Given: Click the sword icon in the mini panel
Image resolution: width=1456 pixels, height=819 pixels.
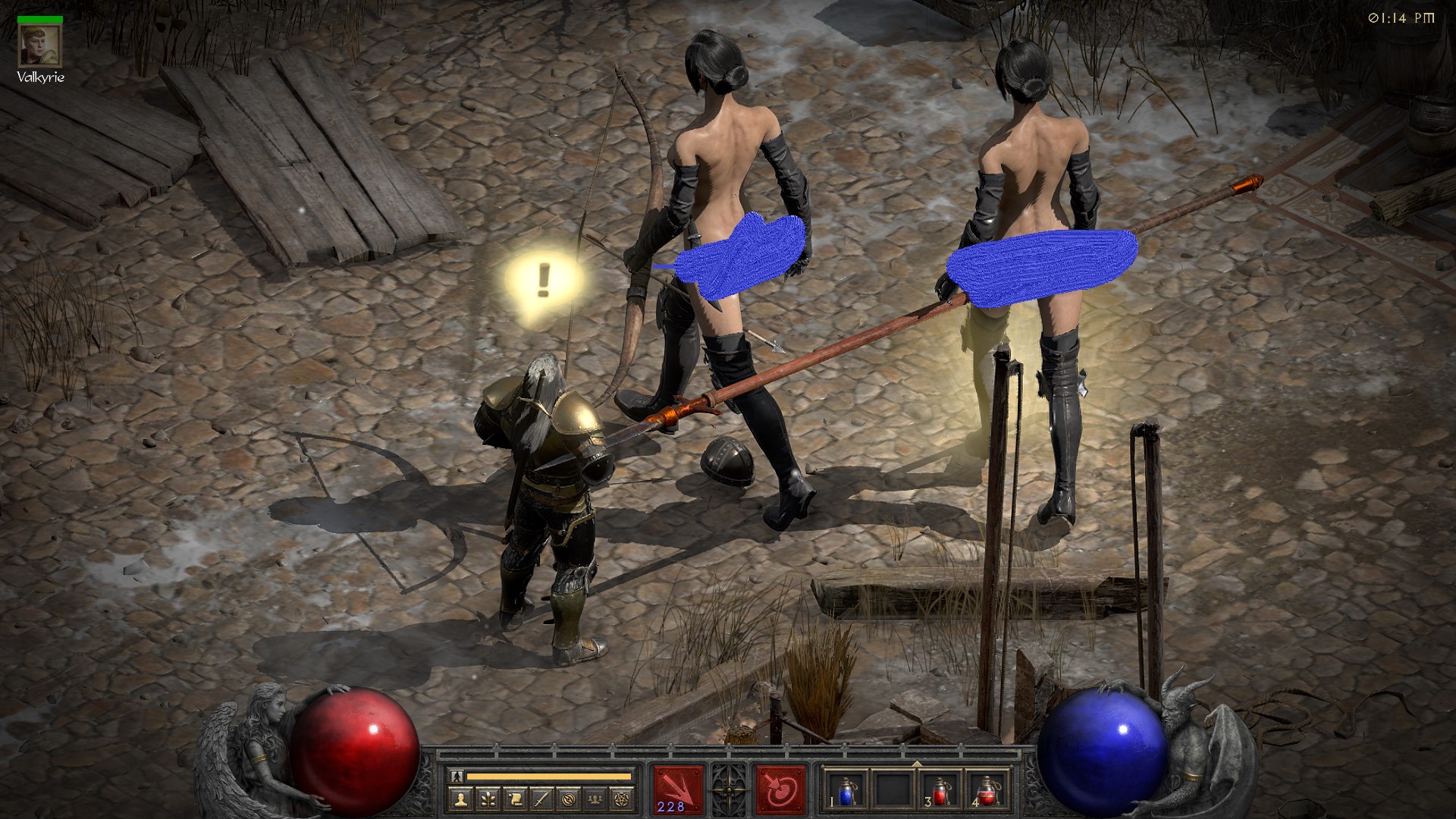Looking at the screenshot, I should pos(541,799).
